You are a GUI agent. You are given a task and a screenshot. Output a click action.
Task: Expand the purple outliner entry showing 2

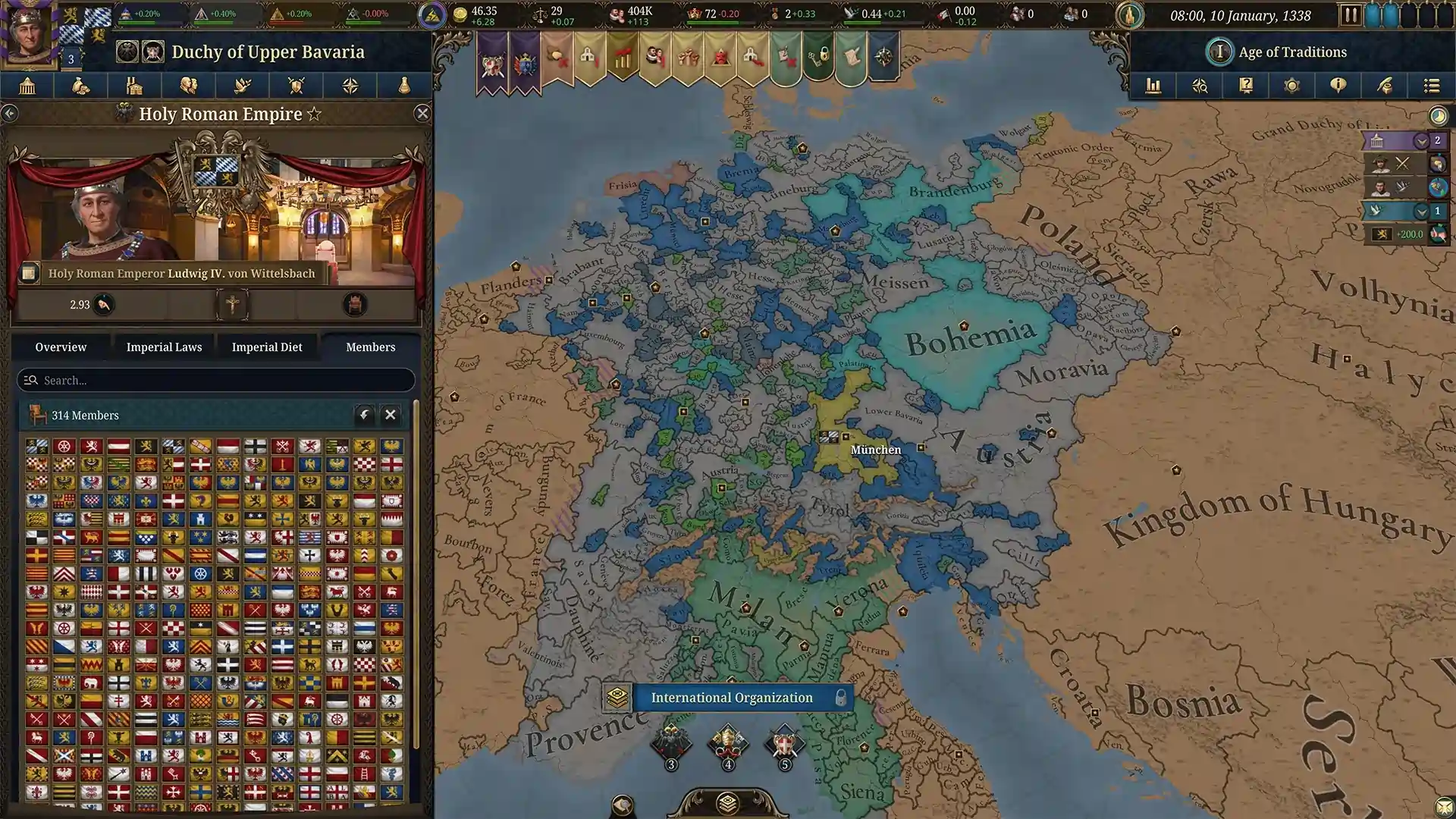1423,140
